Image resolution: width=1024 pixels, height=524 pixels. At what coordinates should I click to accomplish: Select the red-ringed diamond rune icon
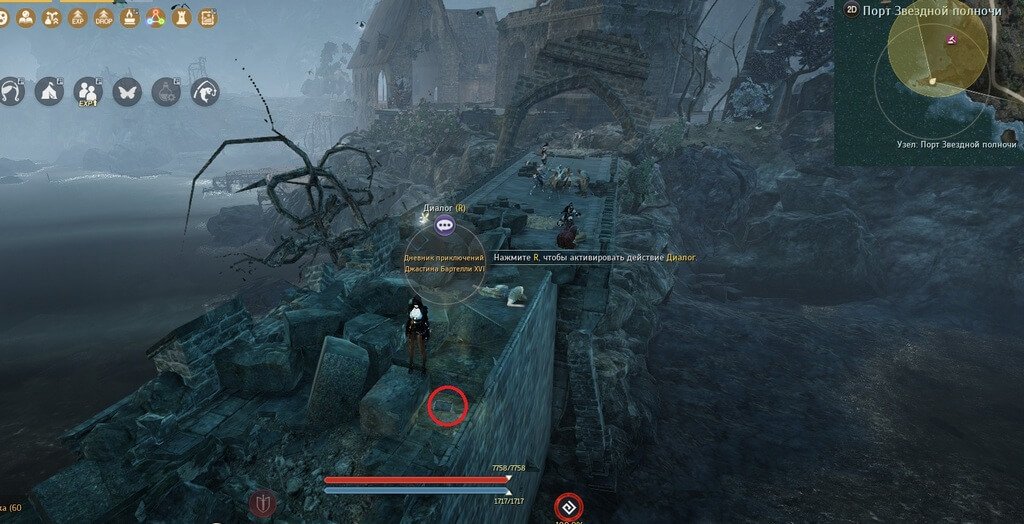coord(569,505)
